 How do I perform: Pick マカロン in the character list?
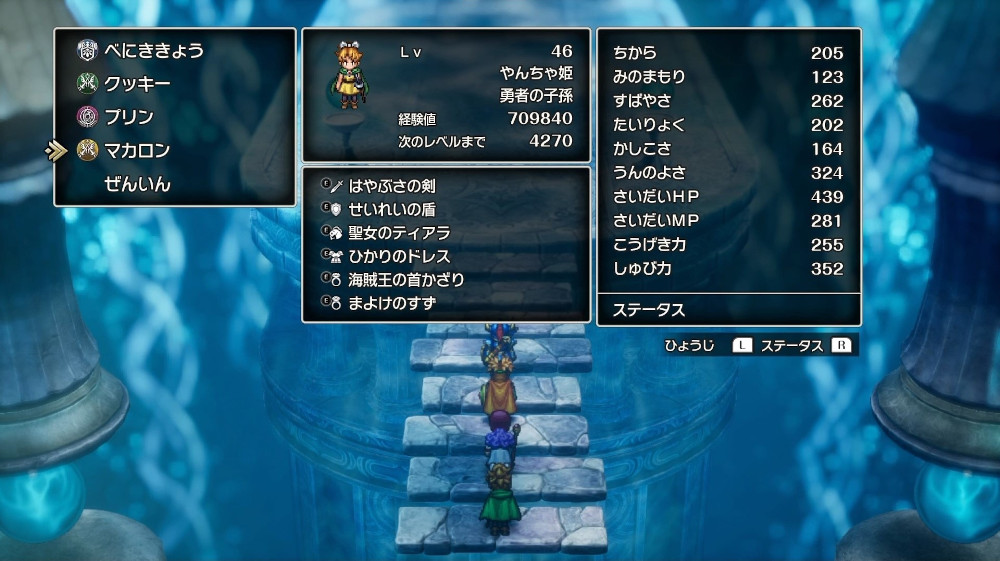[x=137, y=150]
